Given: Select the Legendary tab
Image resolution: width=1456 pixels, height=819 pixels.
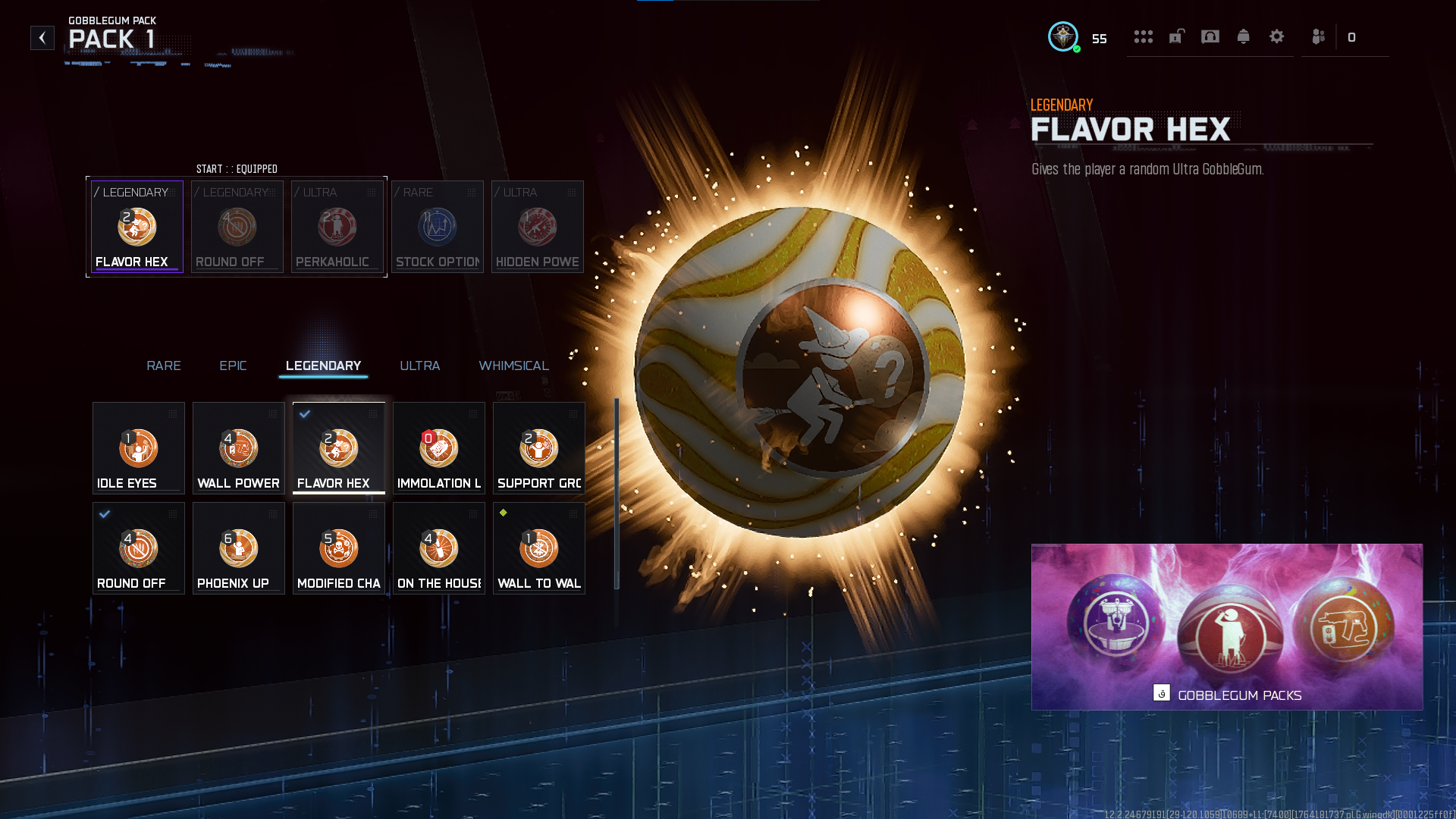Looking at the screenshot, I should (x=323, y=366).
